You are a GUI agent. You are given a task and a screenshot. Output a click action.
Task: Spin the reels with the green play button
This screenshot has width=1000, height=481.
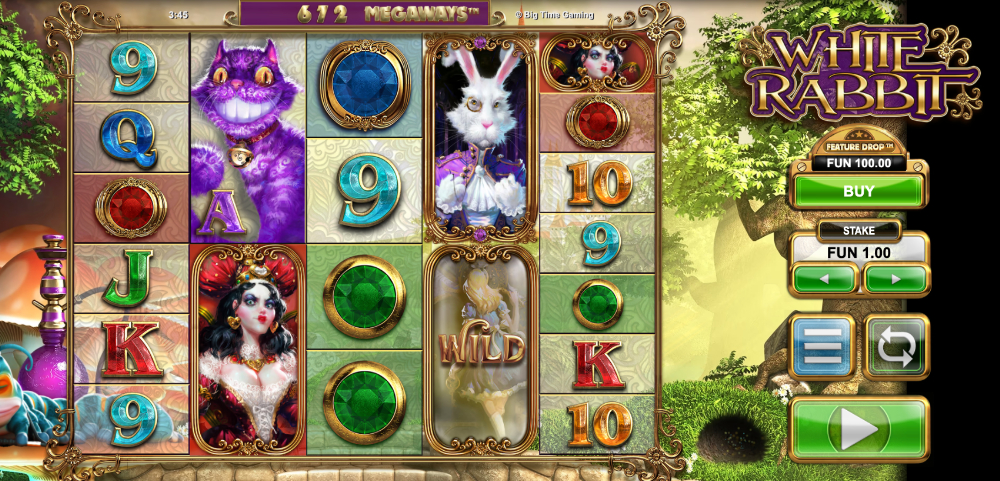[x=858, y=429]
